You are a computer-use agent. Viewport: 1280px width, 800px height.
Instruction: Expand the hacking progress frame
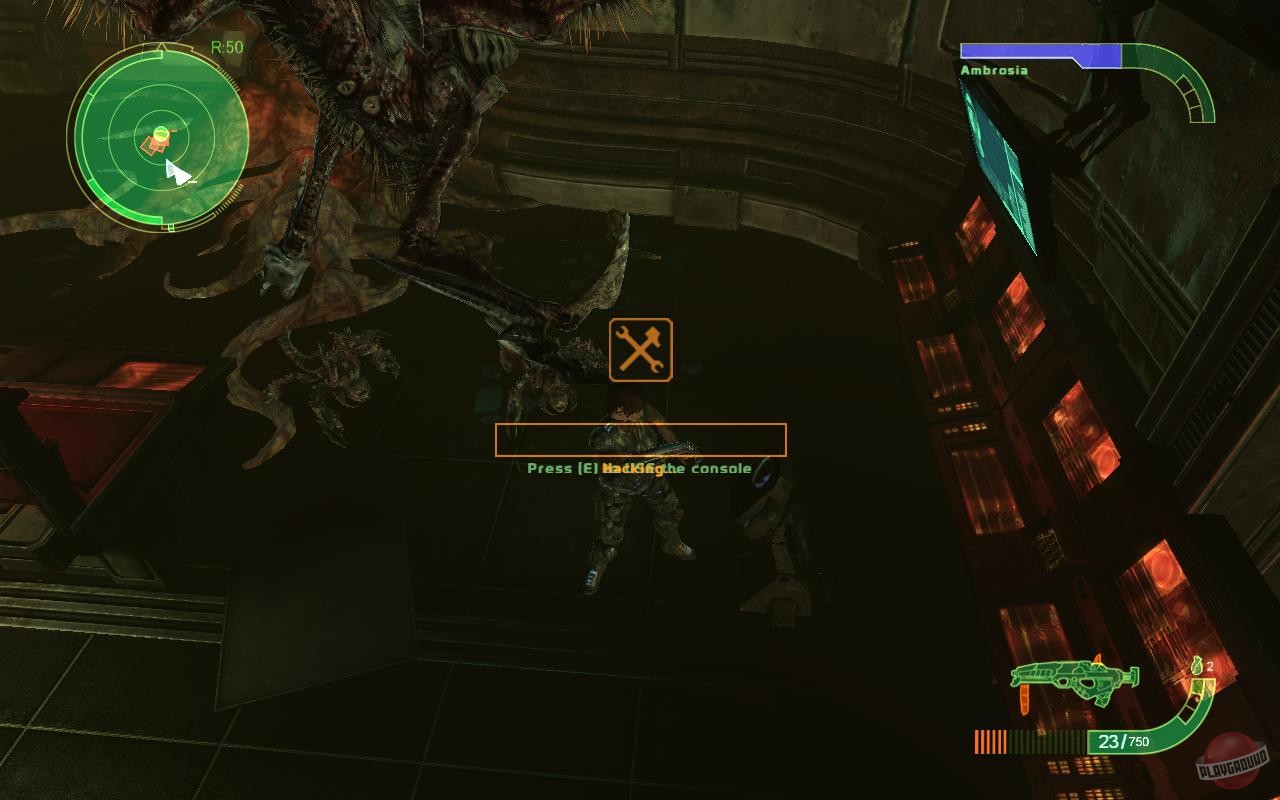pos(640,440)
